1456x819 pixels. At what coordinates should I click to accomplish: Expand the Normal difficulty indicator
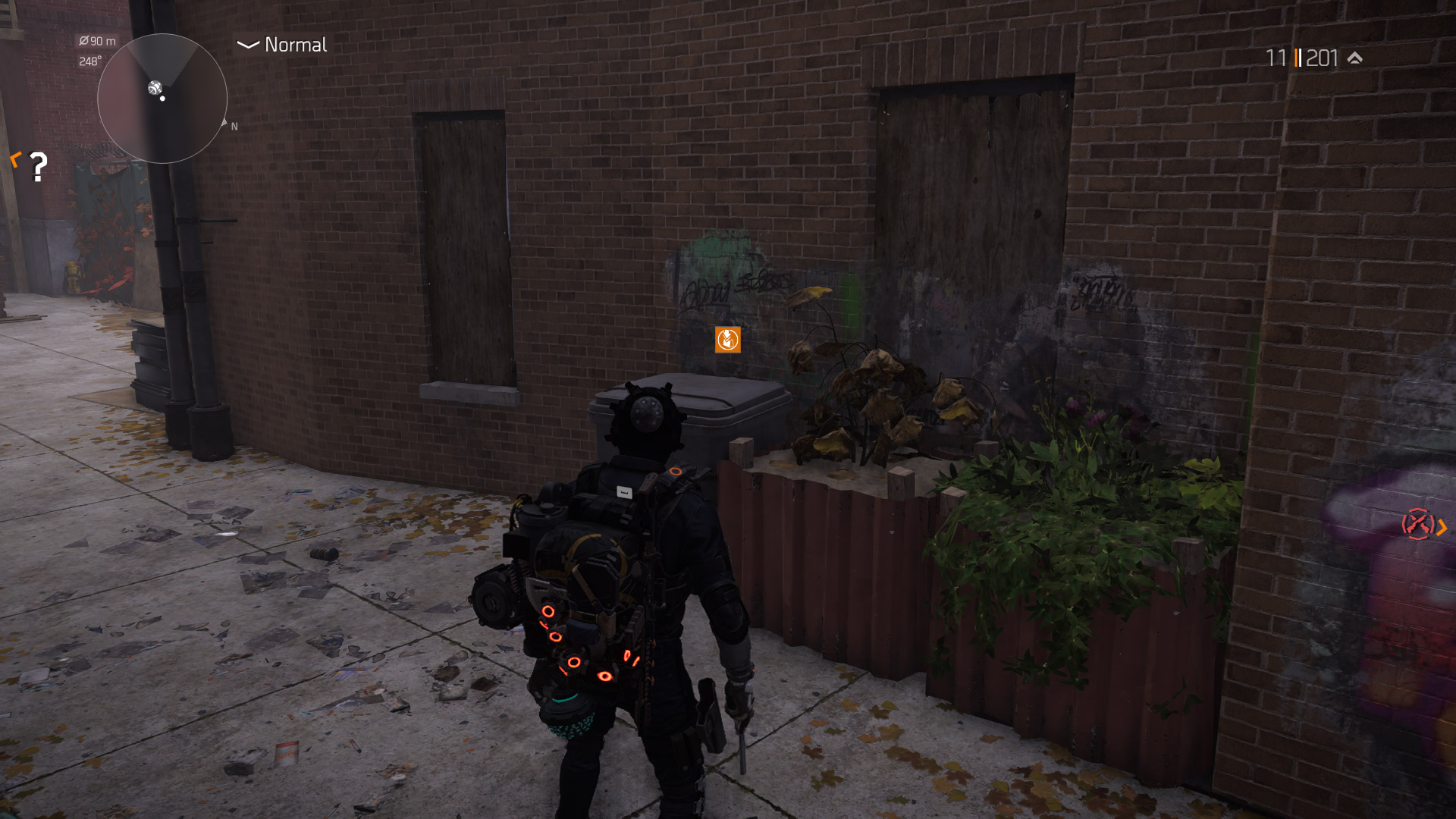pyautogui.click(x=282, y=45)
